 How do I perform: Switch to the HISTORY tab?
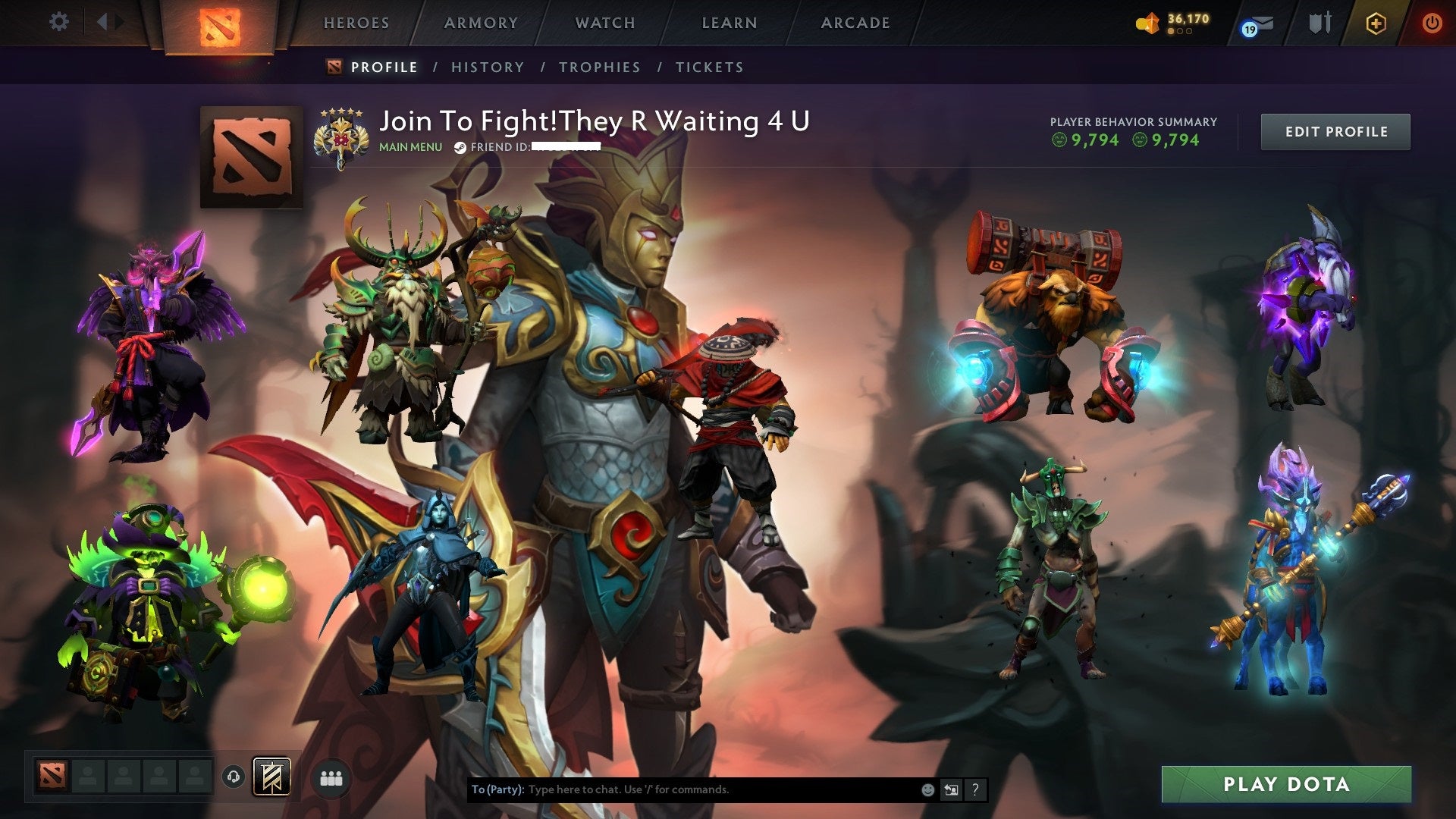tap(488, 67)
